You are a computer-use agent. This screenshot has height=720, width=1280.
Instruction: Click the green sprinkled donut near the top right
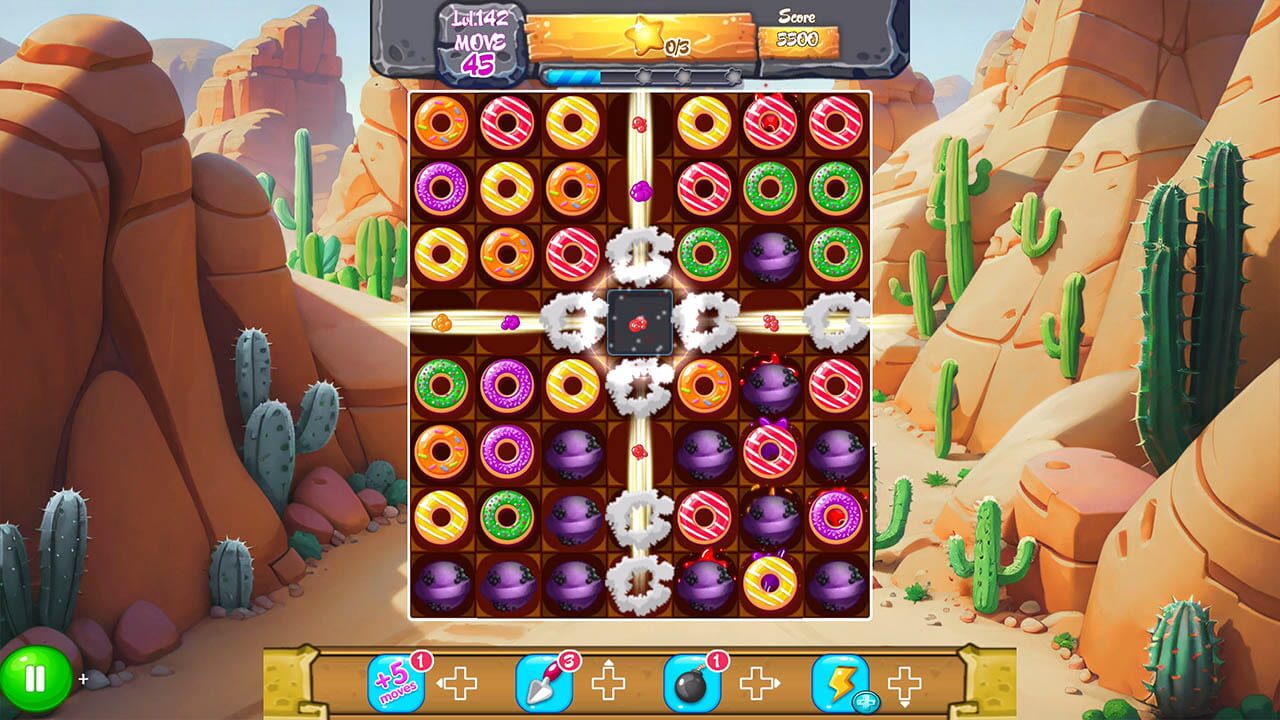pos(771,186)
